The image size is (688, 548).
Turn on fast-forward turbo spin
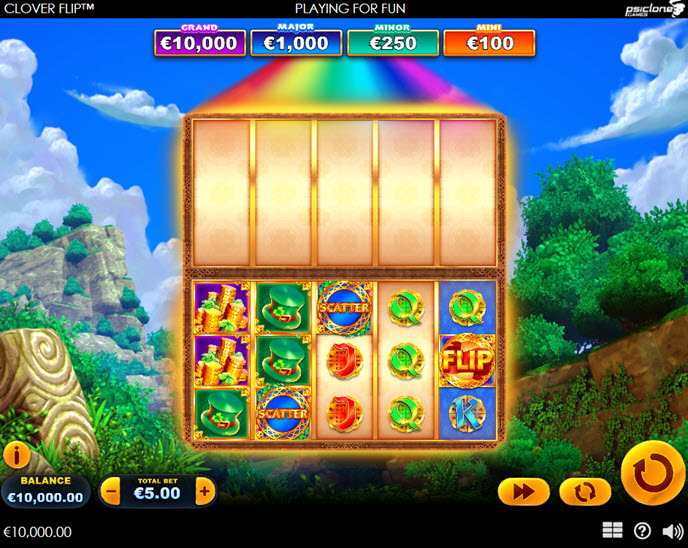pos(524,491)
